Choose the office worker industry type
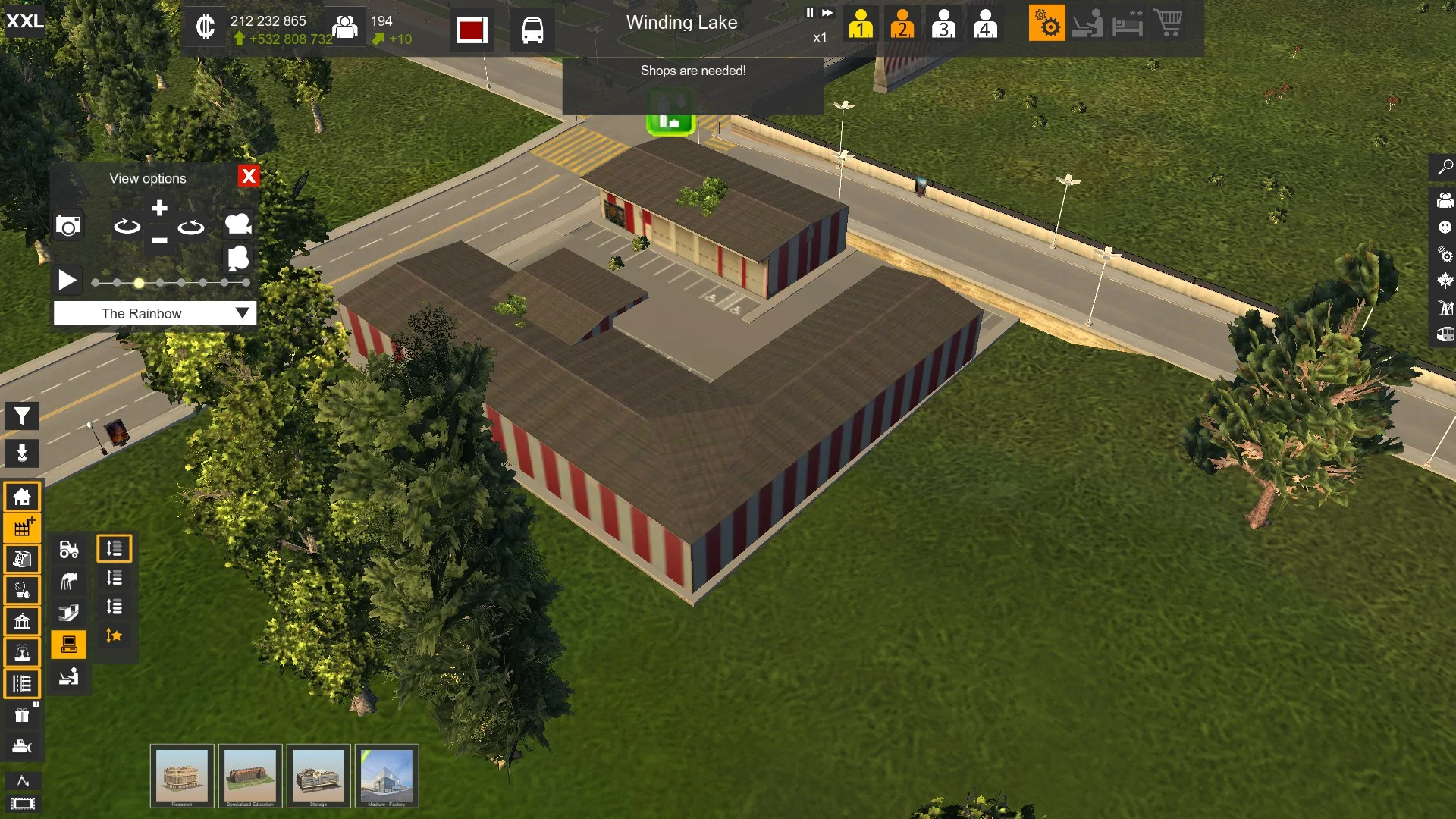The width and height of the screenshot is (1456, 819). tap(68, 676)
